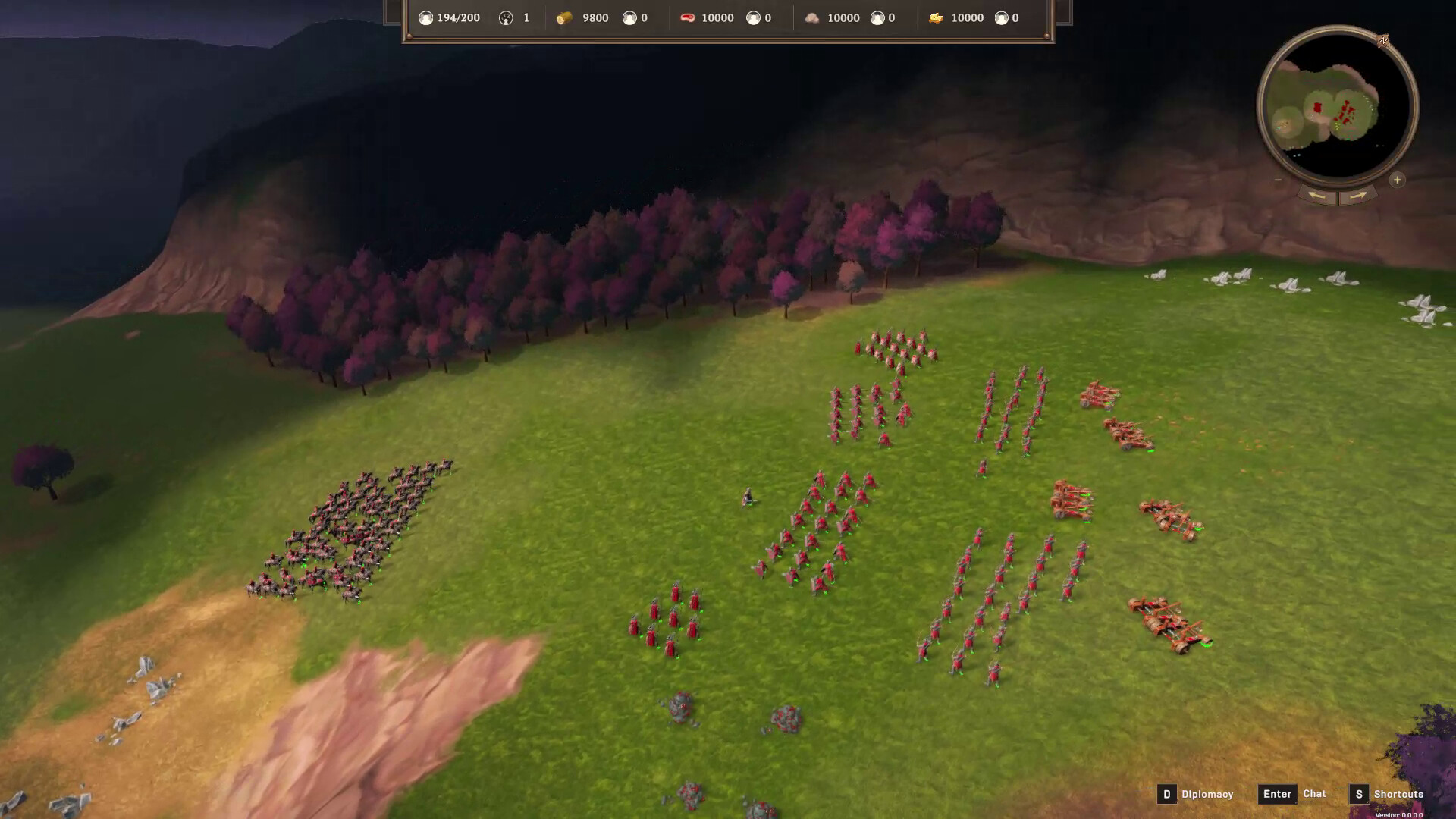1456x819 pixels.
Task: Click the Version 0.0.0.0 label
Action: 1399,814
